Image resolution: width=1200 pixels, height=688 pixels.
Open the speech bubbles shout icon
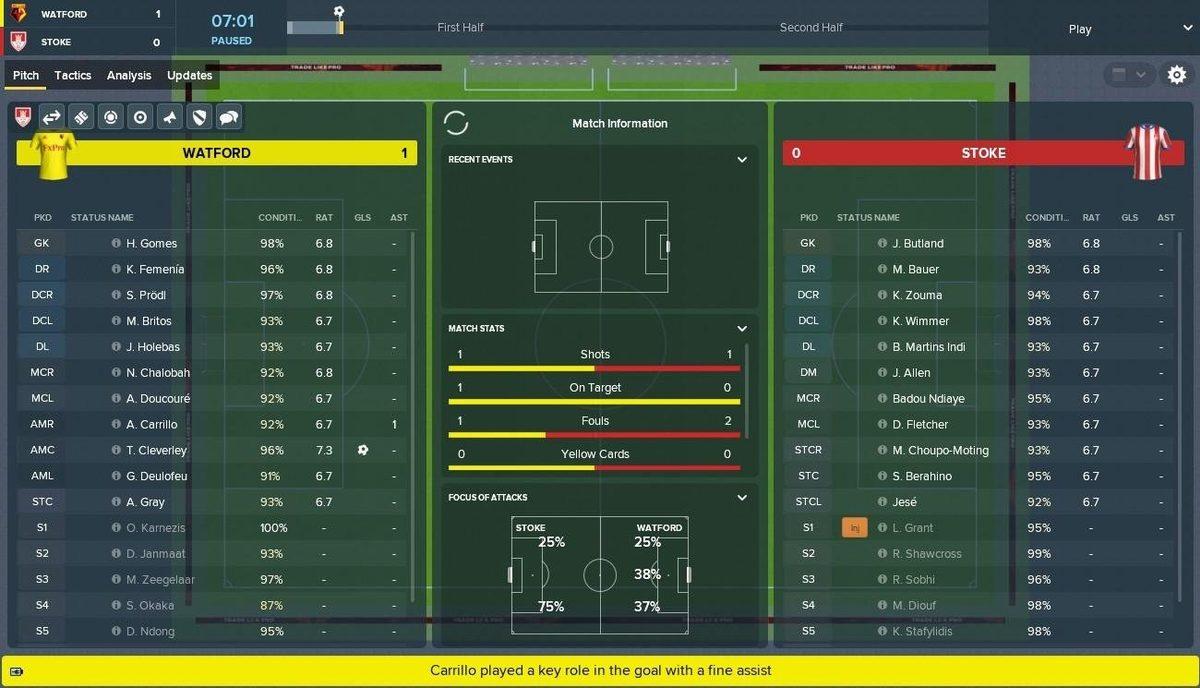click(x=228, y=118)
